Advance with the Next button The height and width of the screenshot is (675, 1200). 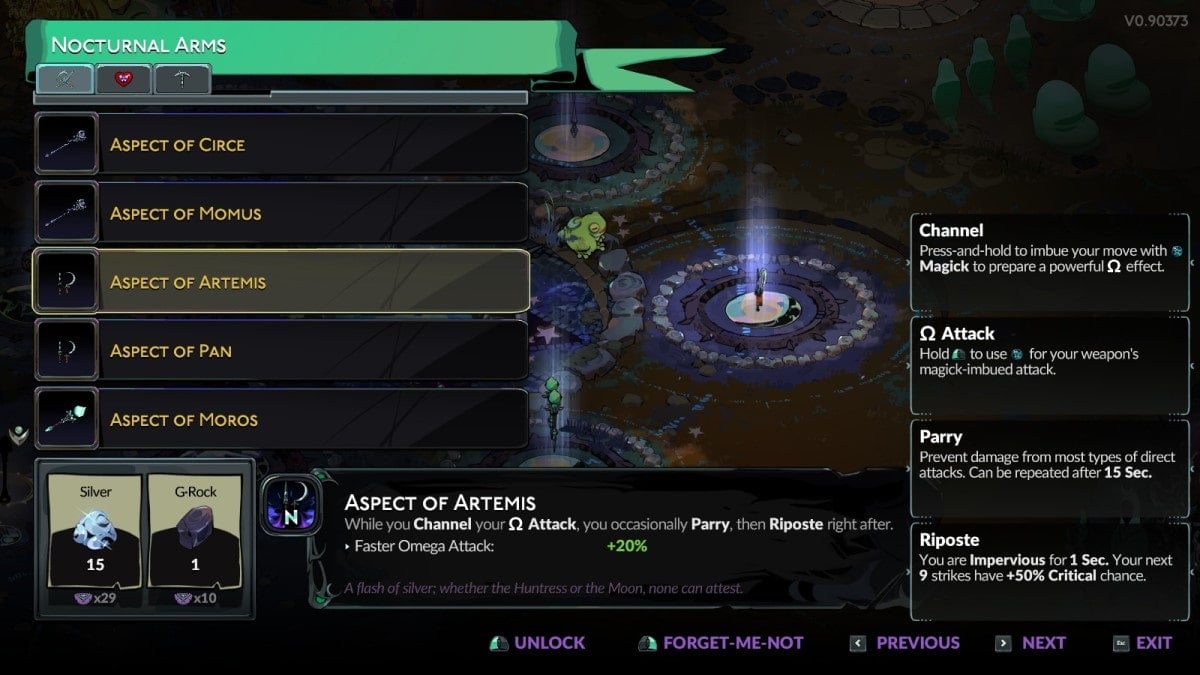pos(1031,643)
